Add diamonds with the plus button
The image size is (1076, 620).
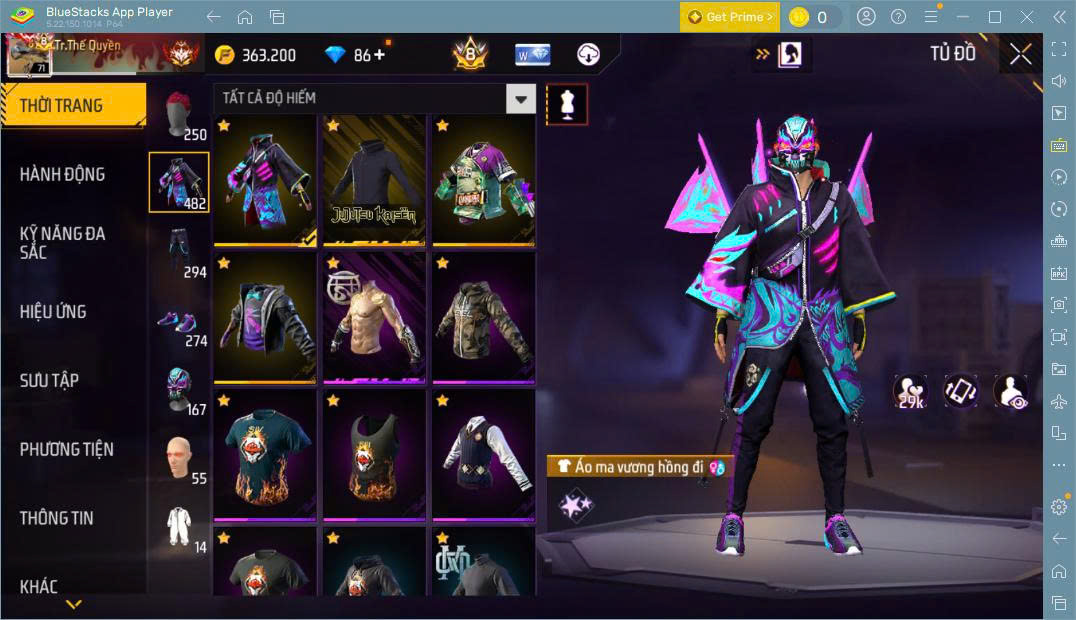379,55
